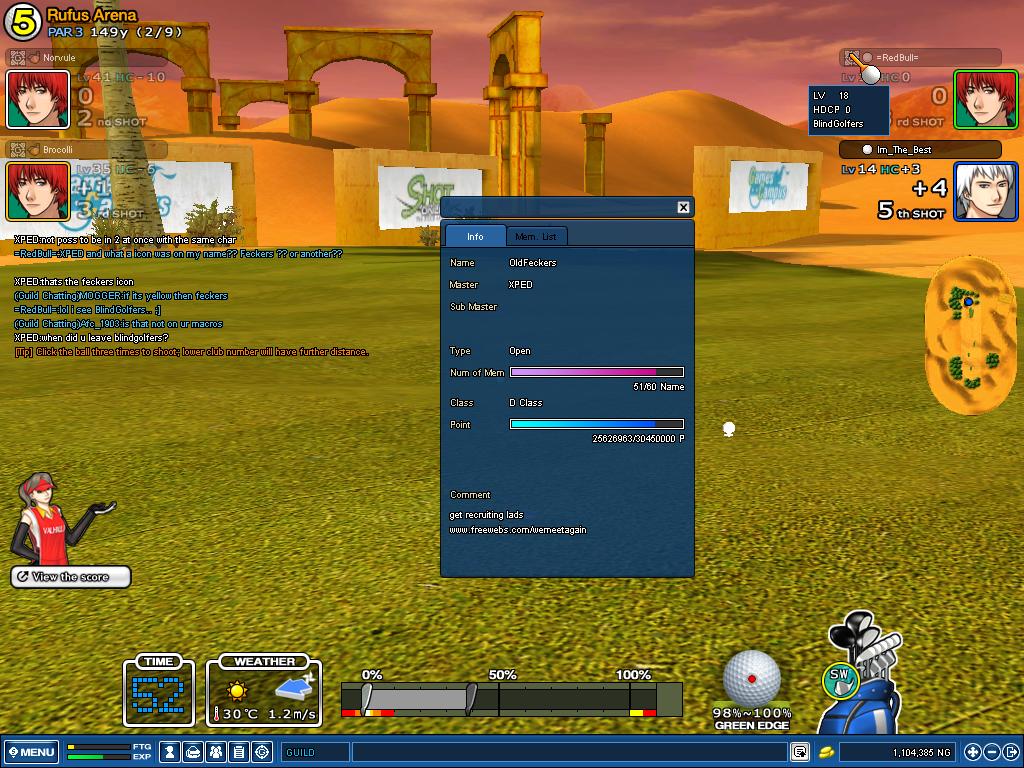Open the MENU button

click(31, 752)
